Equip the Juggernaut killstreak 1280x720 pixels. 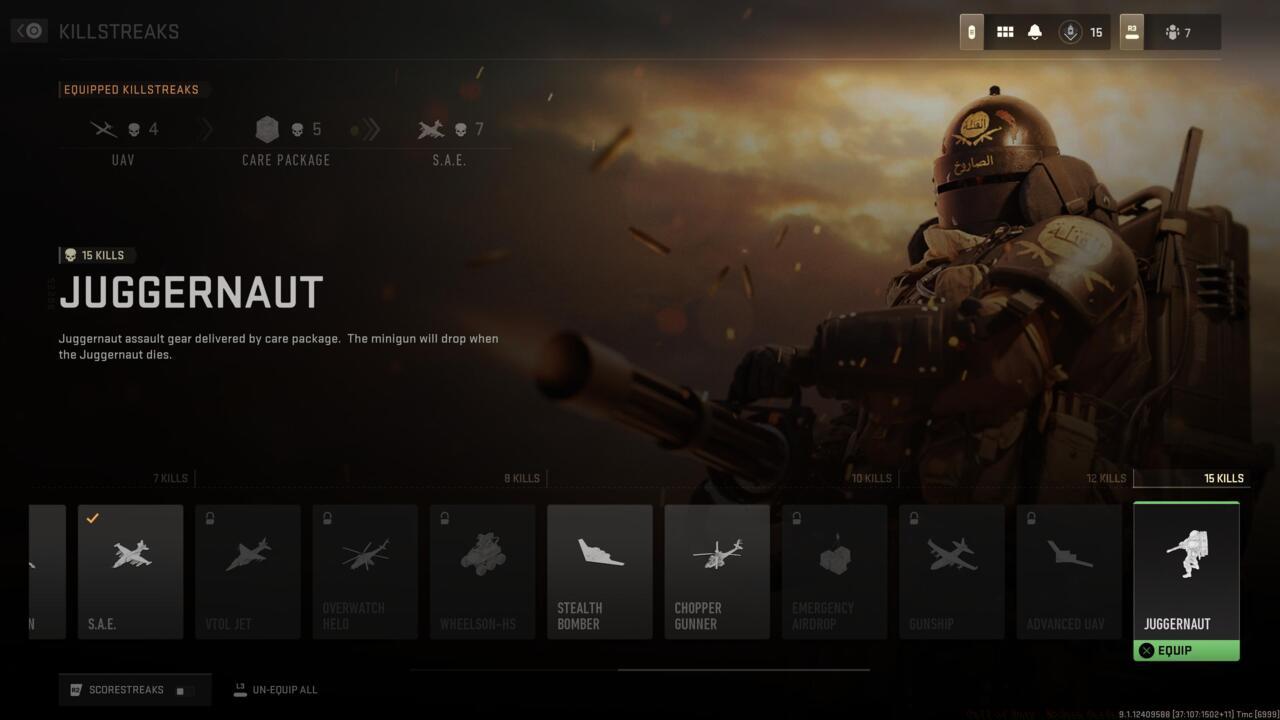tap(1186, 650)
